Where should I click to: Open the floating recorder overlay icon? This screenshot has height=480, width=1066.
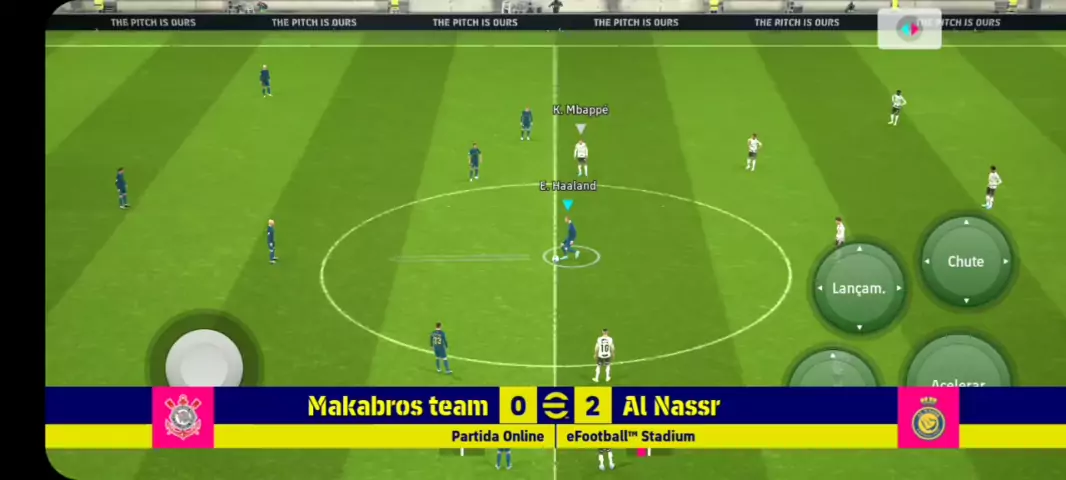tap(909, 29)
